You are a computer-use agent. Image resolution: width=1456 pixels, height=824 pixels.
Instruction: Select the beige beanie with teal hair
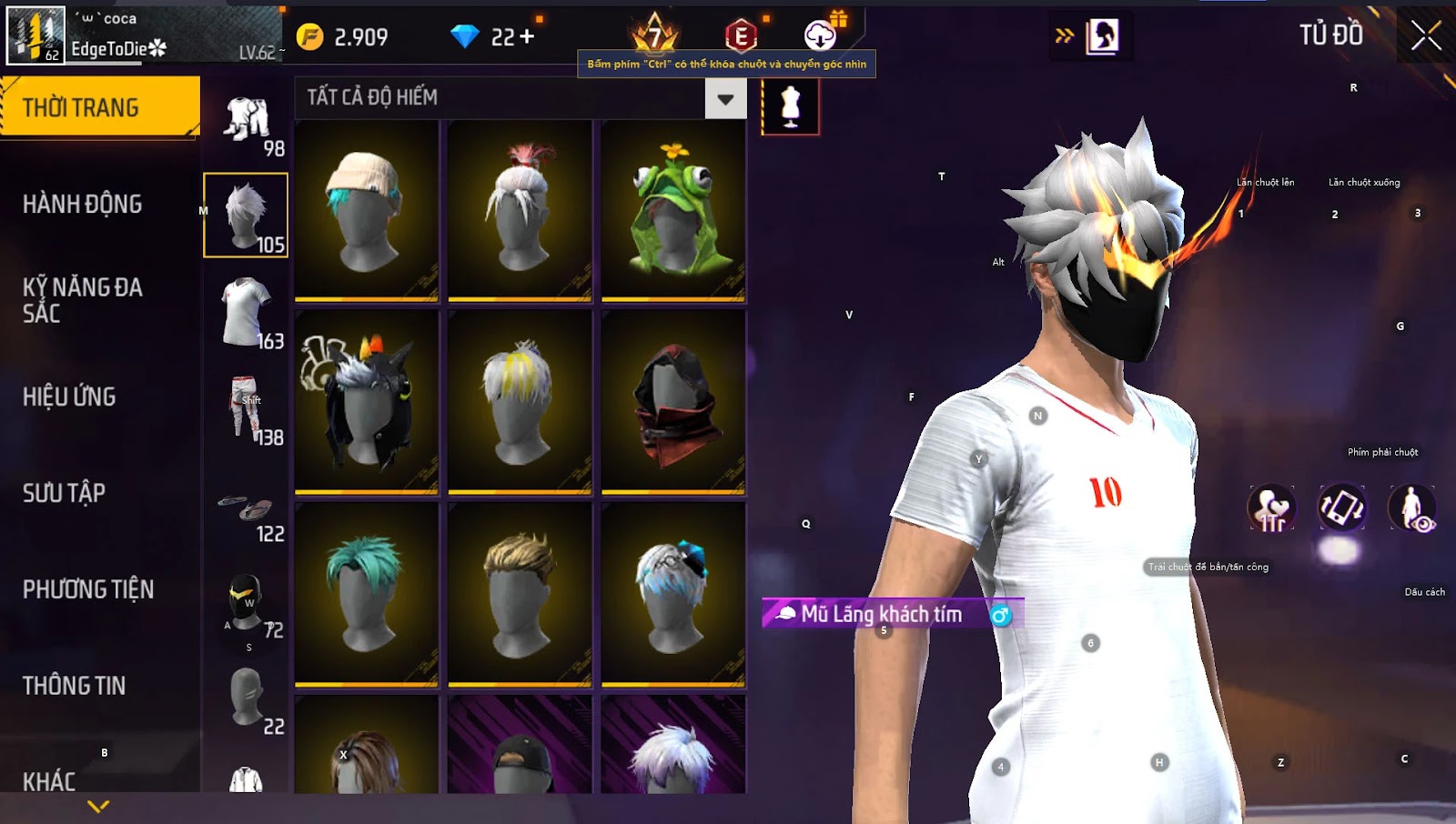pyautogui.click(x=366, y=211)
